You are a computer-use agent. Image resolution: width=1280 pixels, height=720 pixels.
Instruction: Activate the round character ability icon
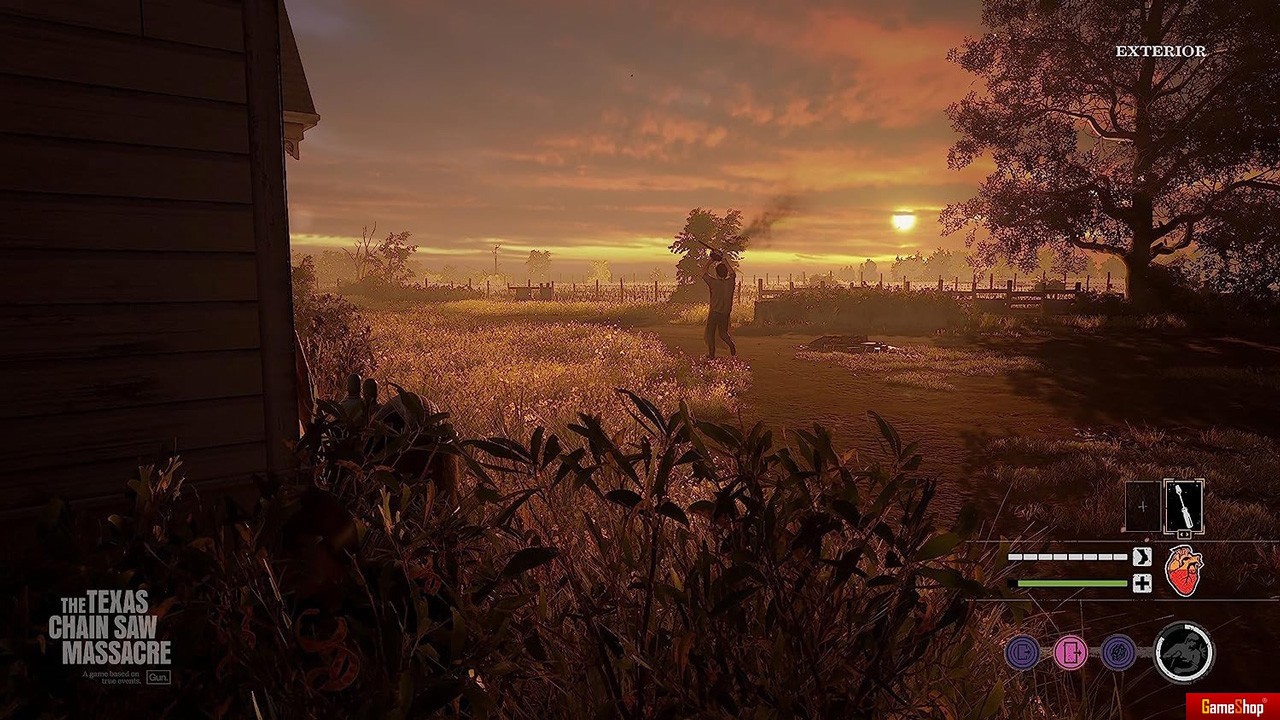1184,652
